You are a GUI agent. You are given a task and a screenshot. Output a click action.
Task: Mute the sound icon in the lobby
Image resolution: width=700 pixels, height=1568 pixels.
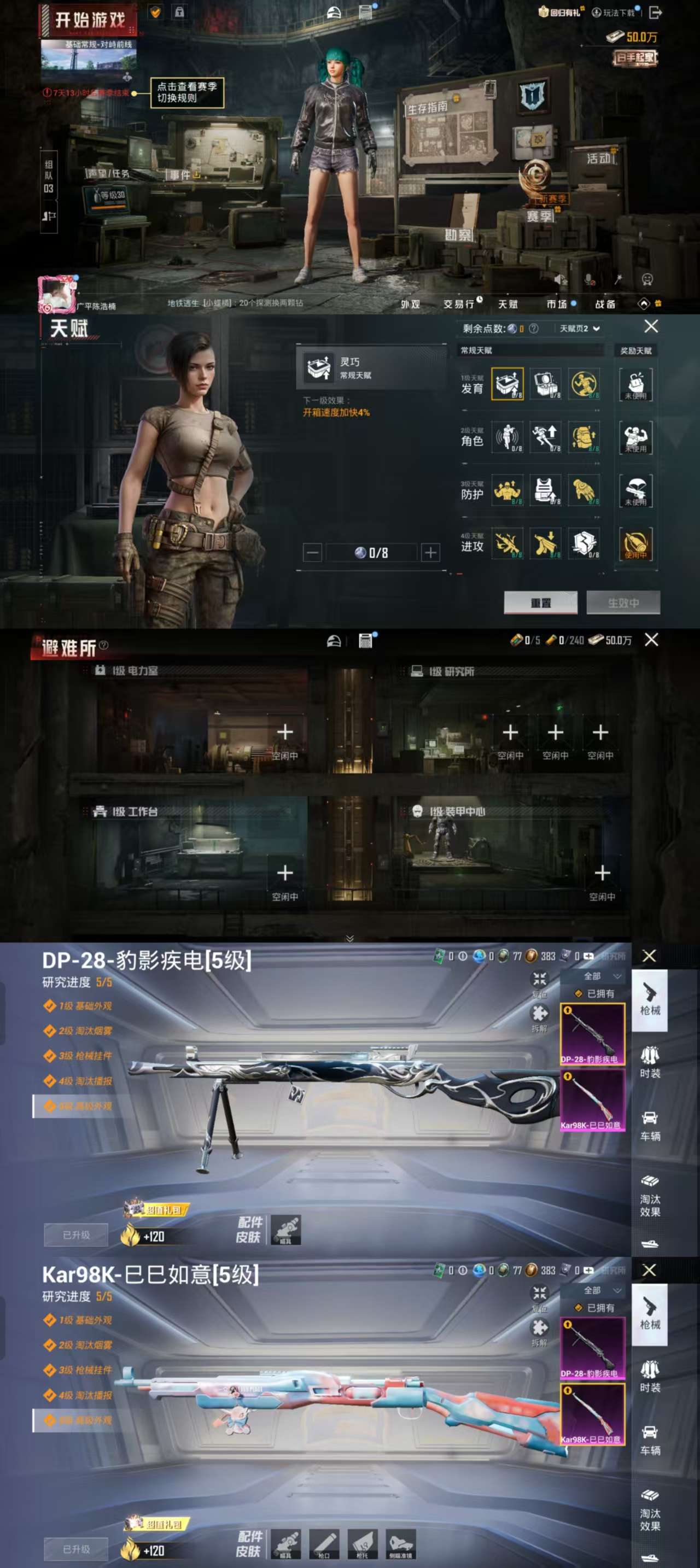561,280
